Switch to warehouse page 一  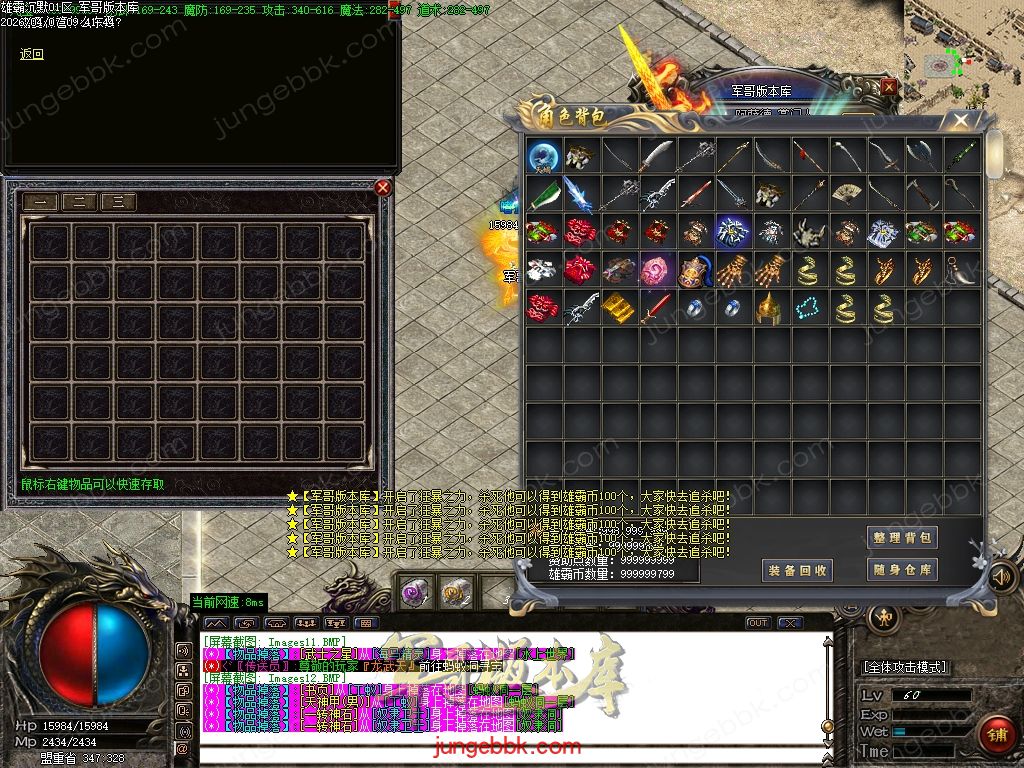41,202
